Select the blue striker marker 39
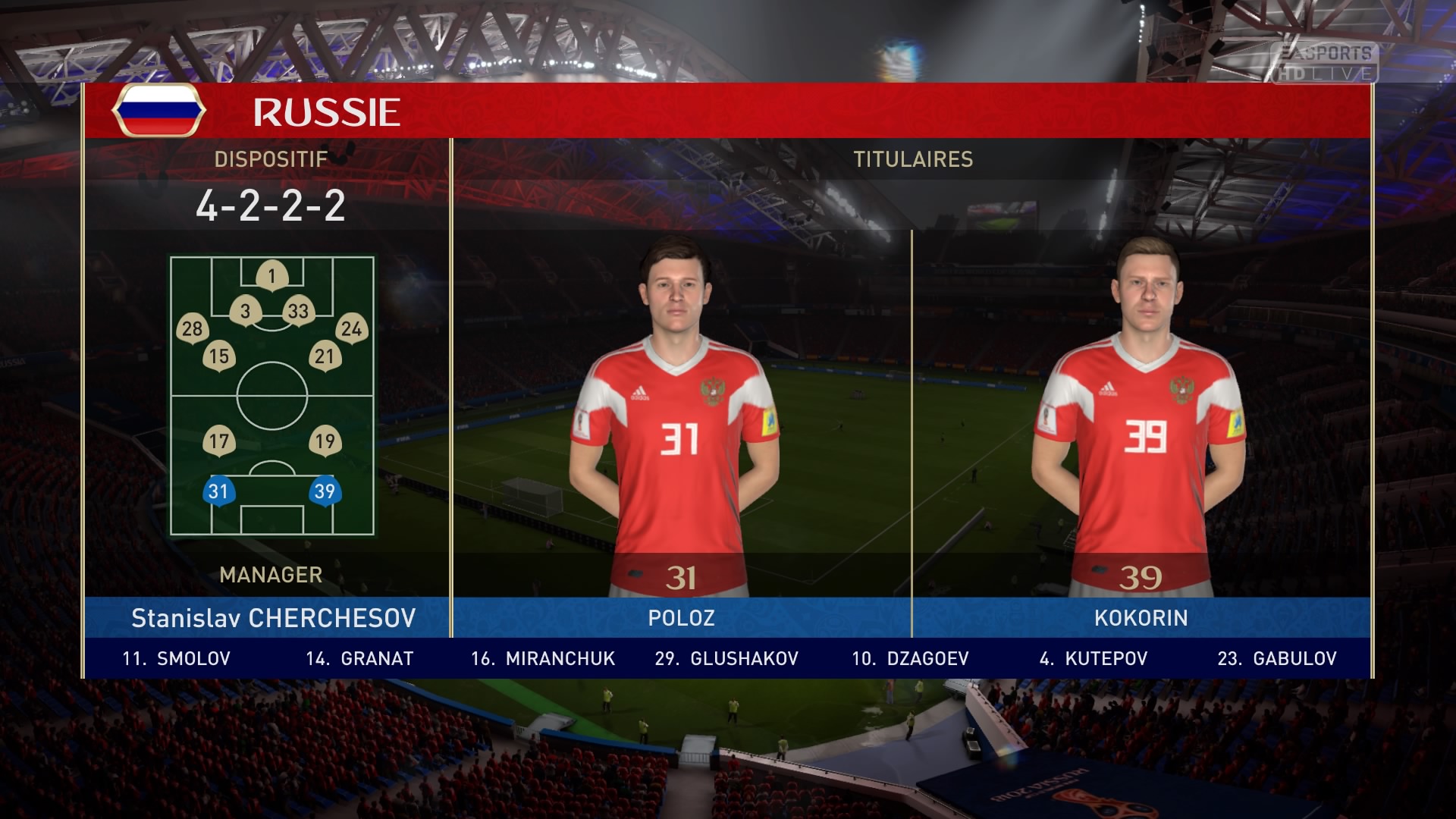 coord(325,491)
